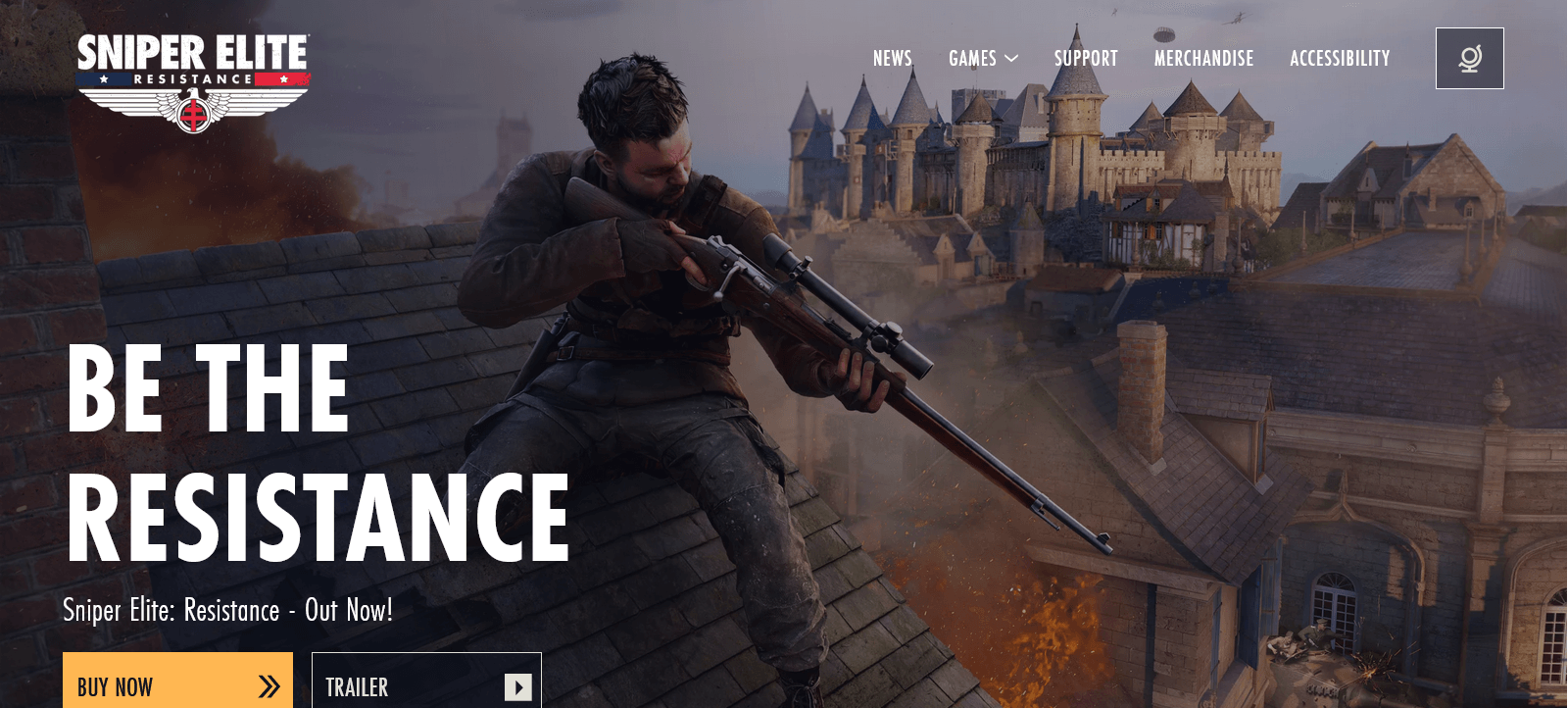Viewport: 1568px width, 708px height.
Task: Open the GAMES navigation dropdown
Action: coord(983,58)
